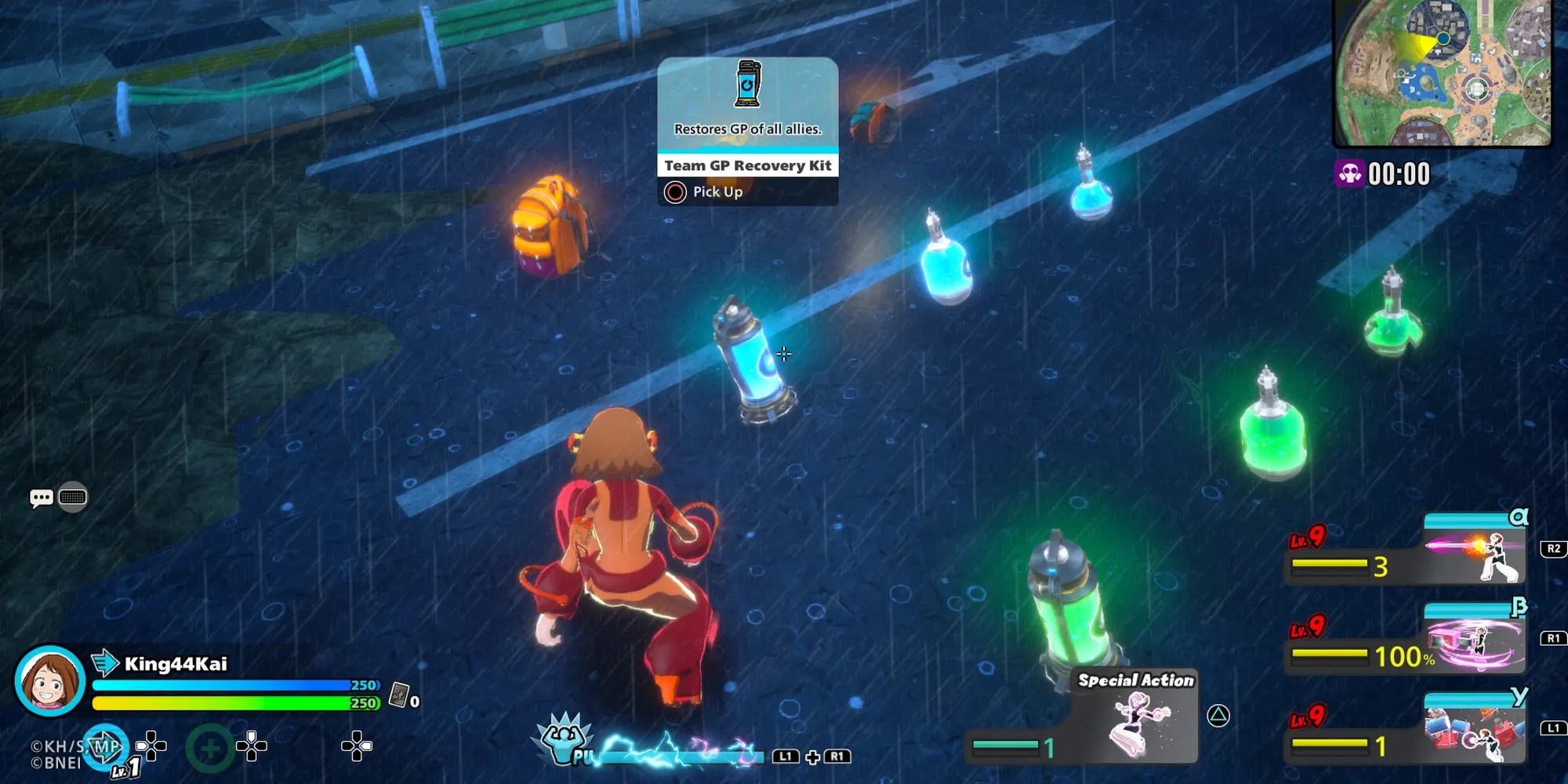This screenshot has height=784, width=1568.
Task: Click the green plus recovery item slot
Action: [209, 748]
